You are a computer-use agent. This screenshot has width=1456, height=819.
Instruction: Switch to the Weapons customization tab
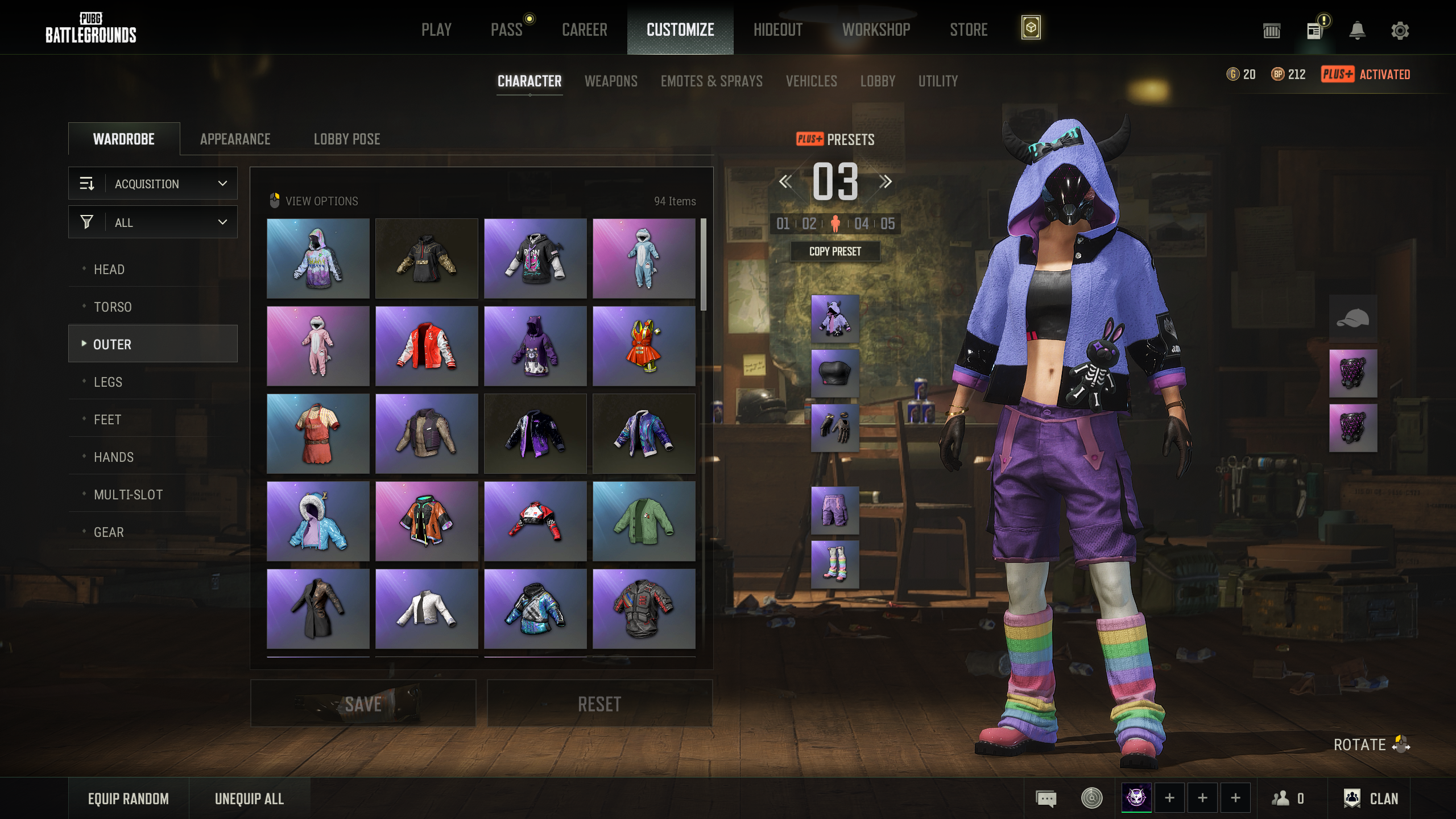611,81
